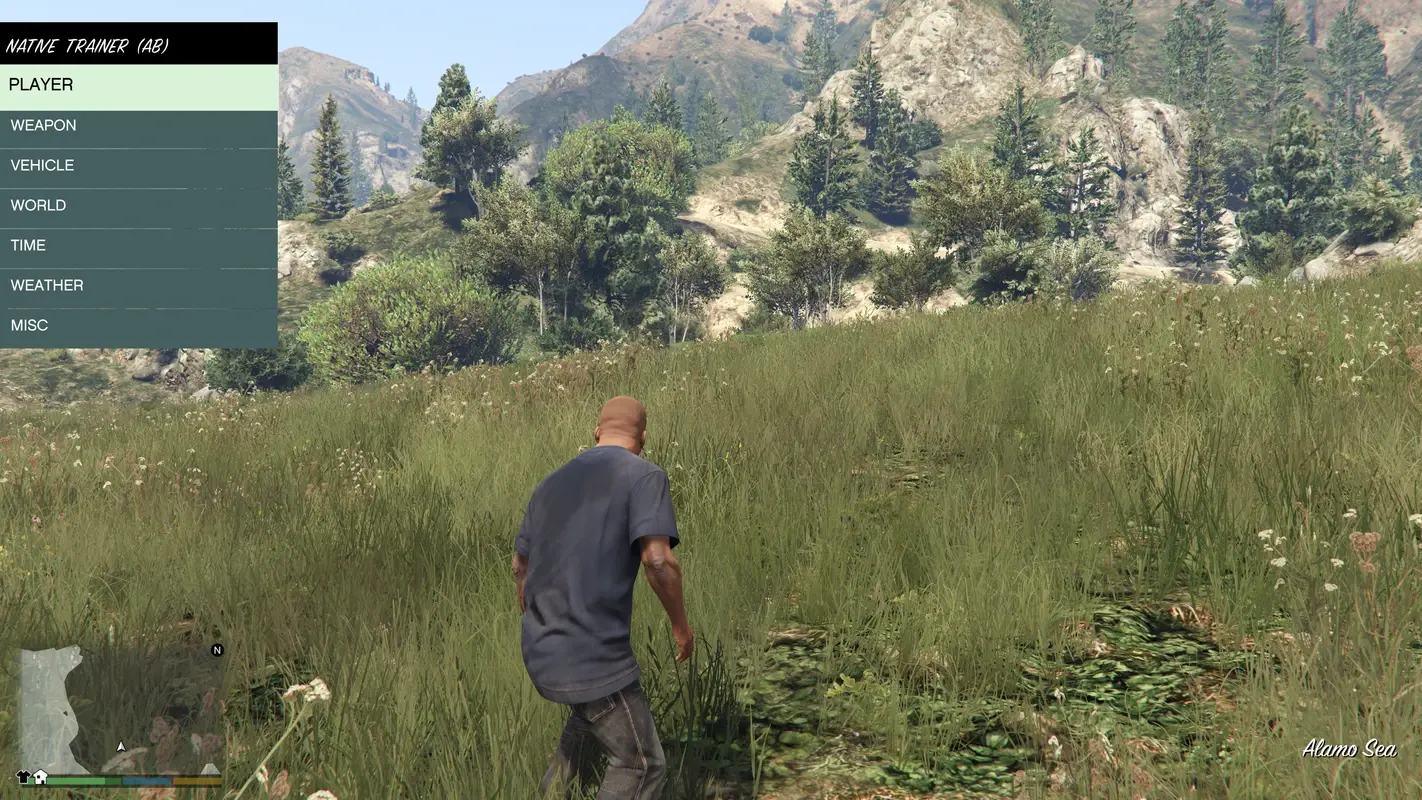Select the white house safehouse icon on the HUD
Viewport: 1422px width, 800px height.
click(40, 777)
